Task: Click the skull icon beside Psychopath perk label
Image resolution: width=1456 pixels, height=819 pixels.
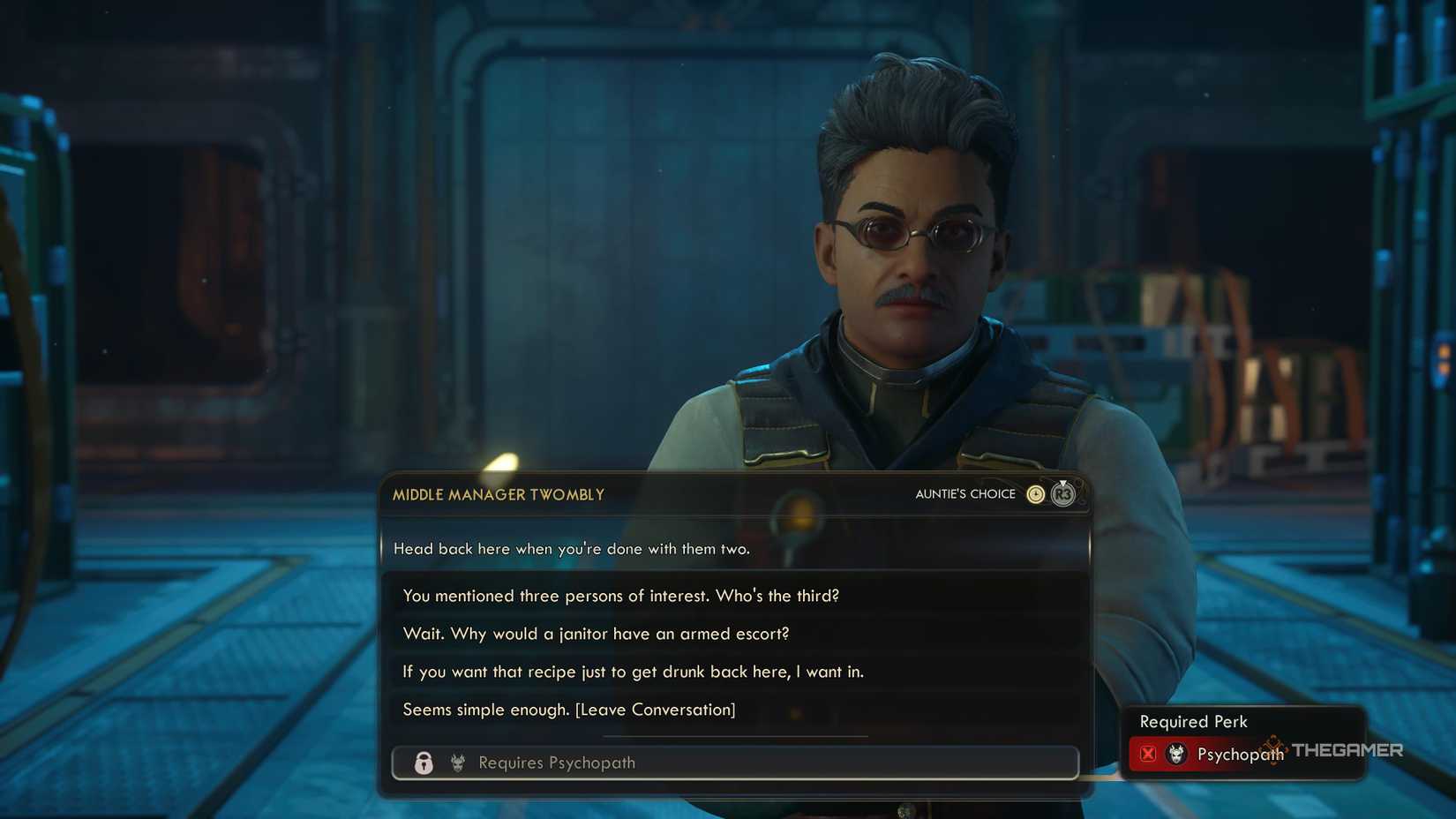Action: pos(1175,754)
